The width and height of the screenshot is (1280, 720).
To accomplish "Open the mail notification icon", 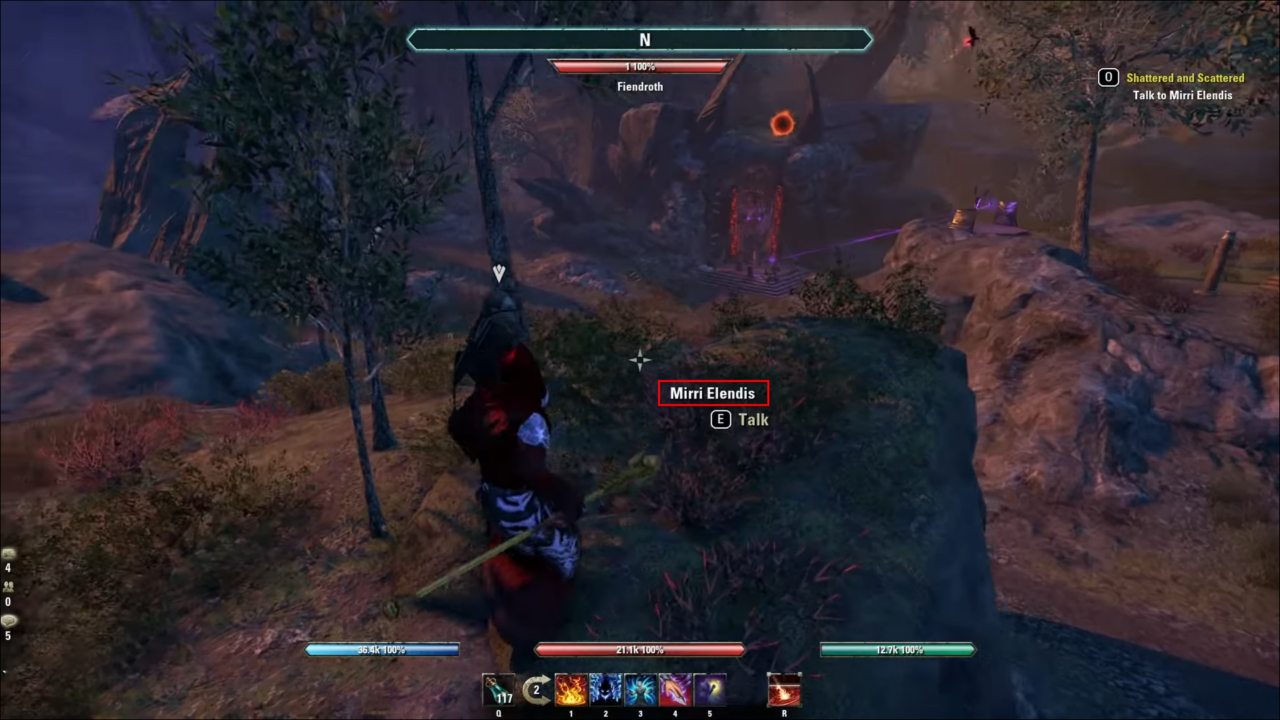I will coord(8,553).
